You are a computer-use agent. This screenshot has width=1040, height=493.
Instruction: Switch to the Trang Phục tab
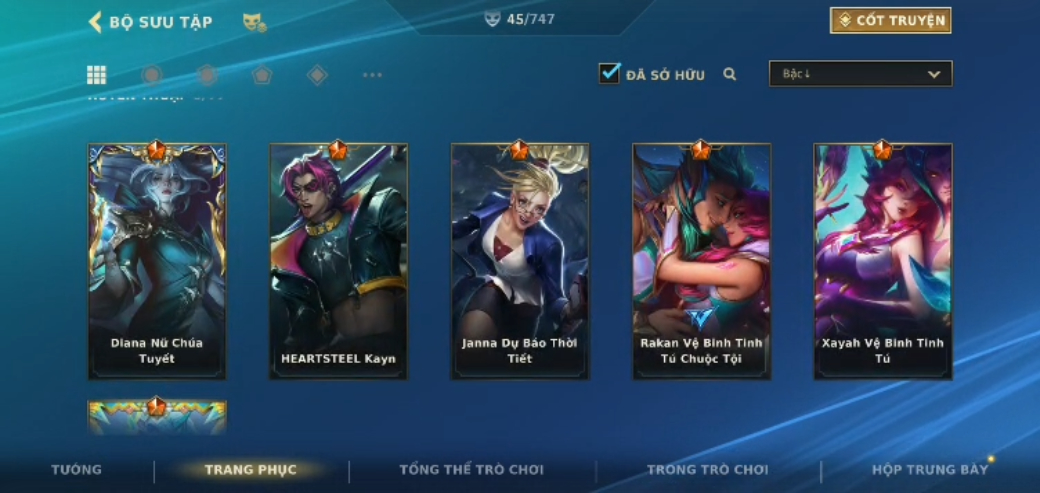click(250, 469)
